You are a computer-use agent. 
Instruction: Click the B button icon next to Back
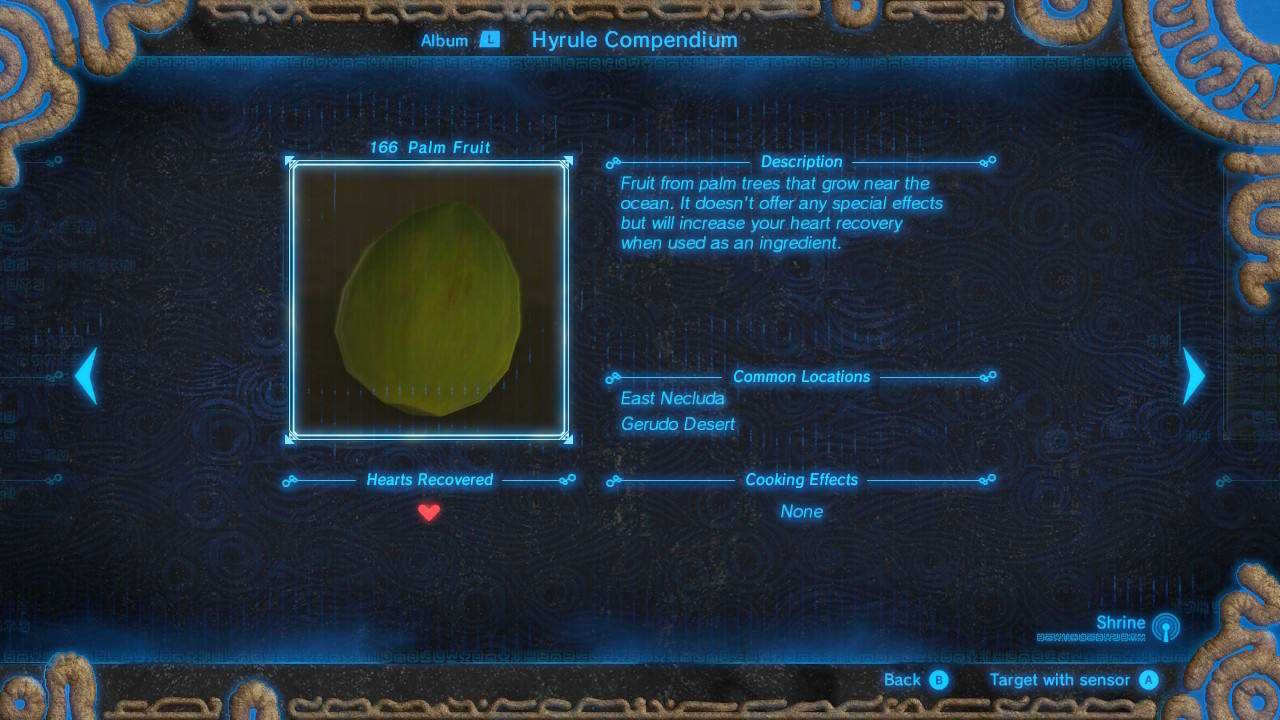point(938,680)
